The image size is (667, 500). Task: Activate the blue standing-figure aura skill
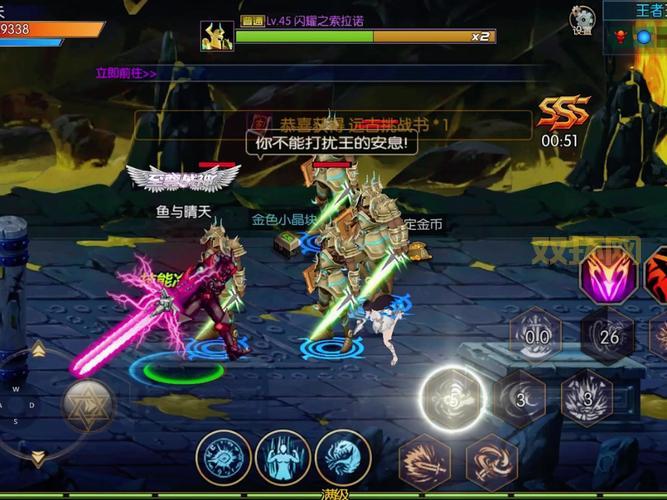283,458
